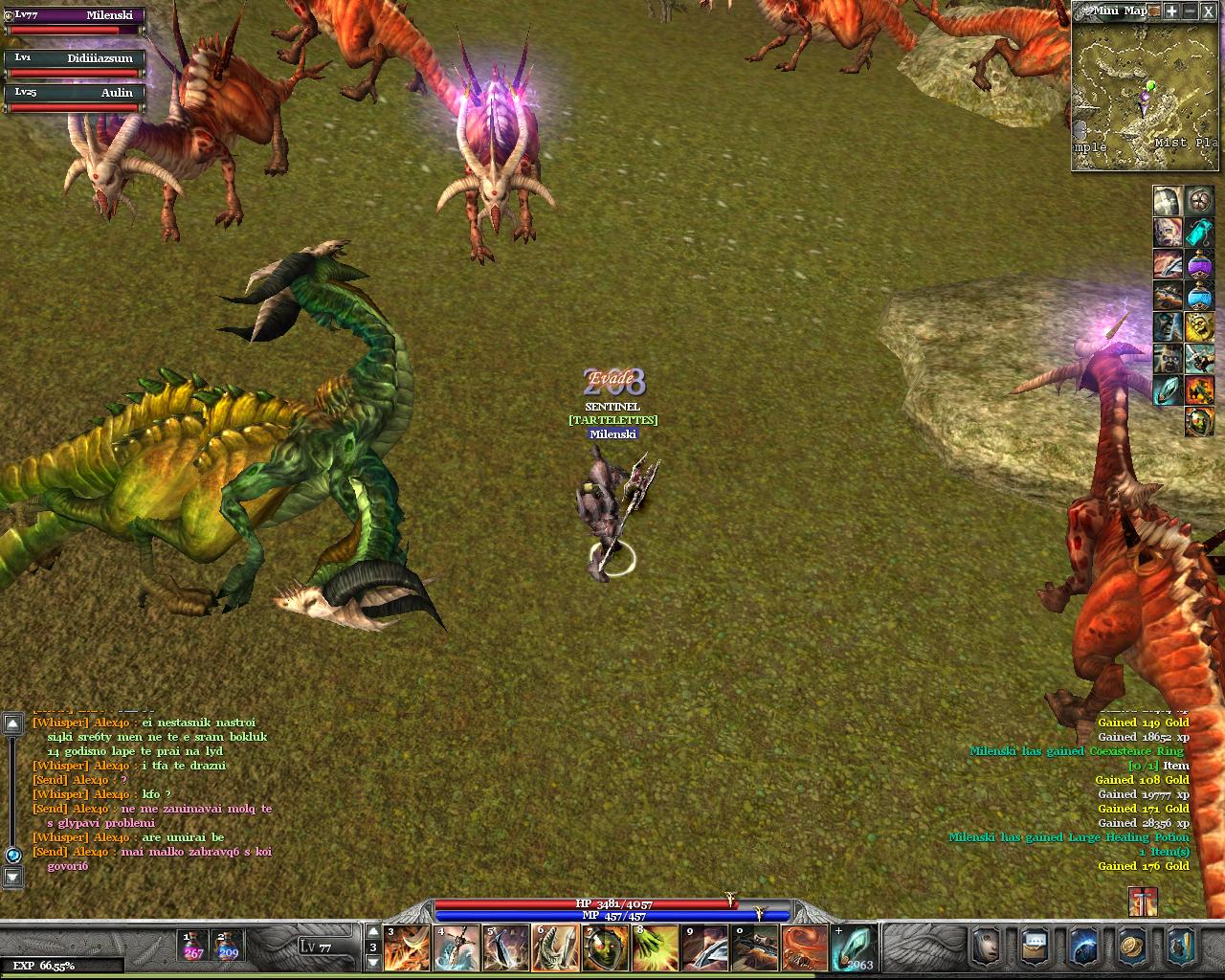Click the purple potion buff icon
The width and height of the screenshot is (1225, 980).
pos(1199,264)
